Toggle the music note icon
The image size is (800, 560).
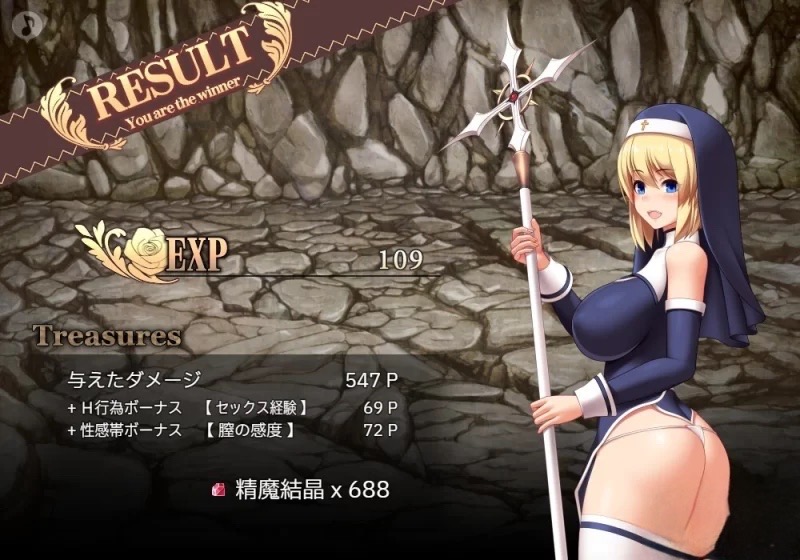click(23, 23)
